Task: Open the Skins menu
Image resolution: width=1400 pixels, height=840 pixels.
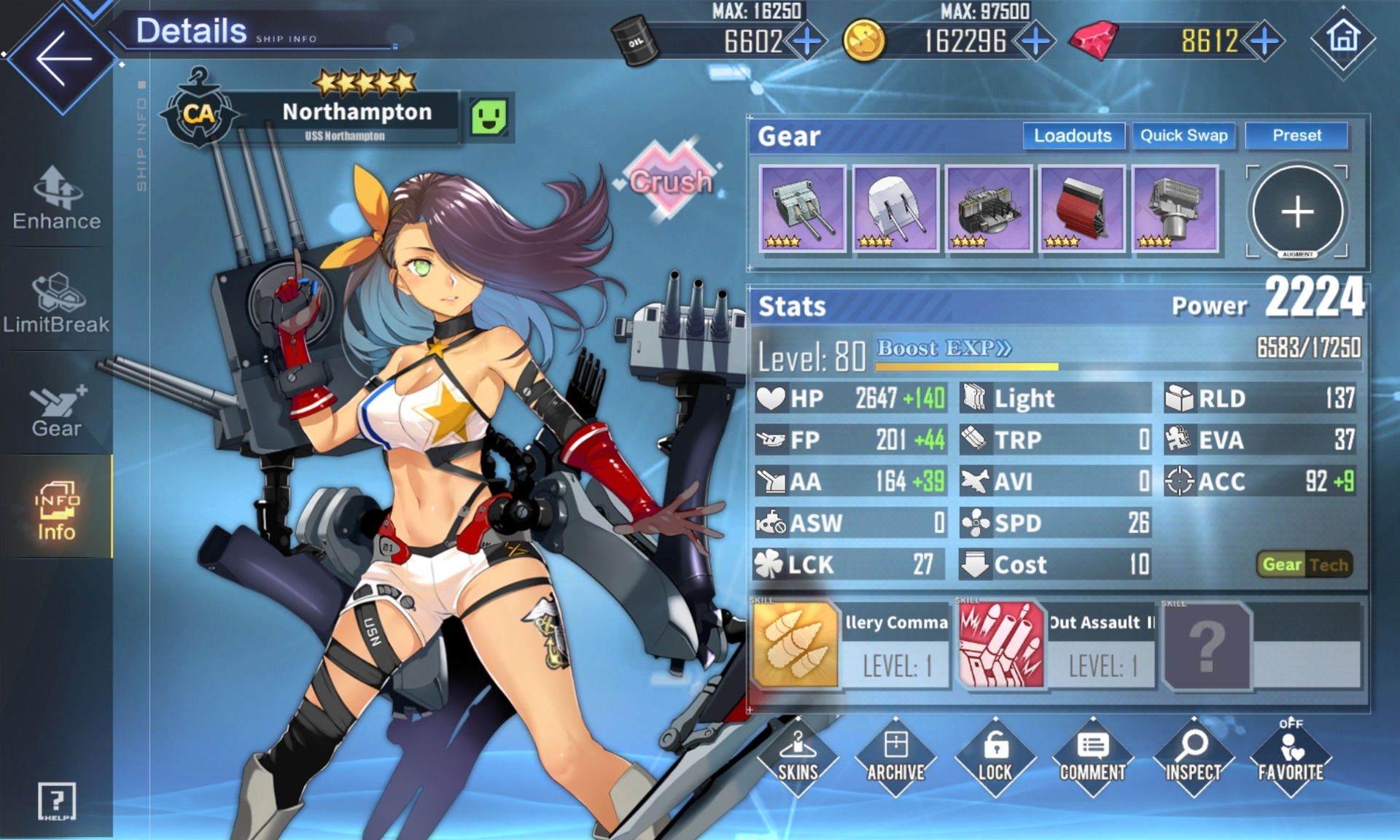Action: [x=798, y=758]
